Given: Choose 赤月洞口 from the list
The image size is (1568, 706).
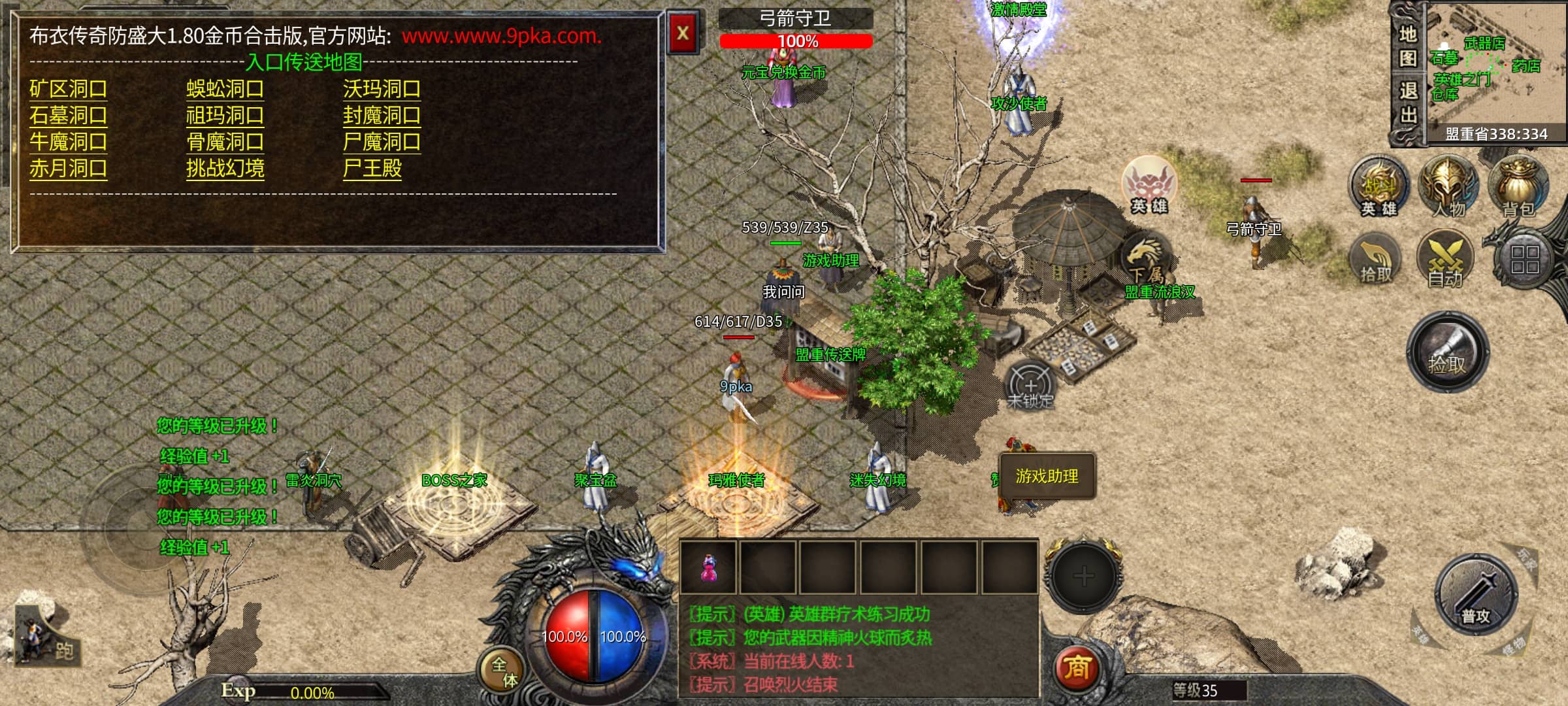Looking at the screenshot, I should pos(68,169).
